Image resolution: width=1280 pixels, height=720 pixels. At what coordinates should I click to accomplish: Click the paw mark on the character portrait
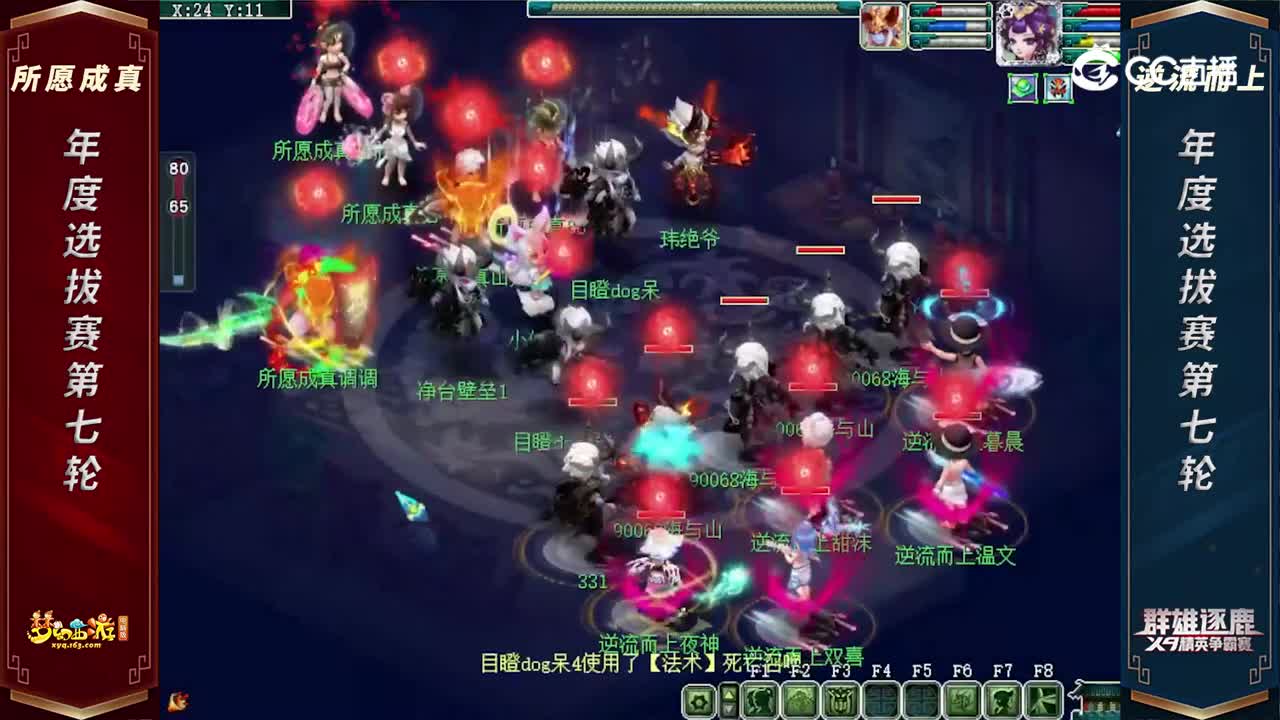[1007, 12]
